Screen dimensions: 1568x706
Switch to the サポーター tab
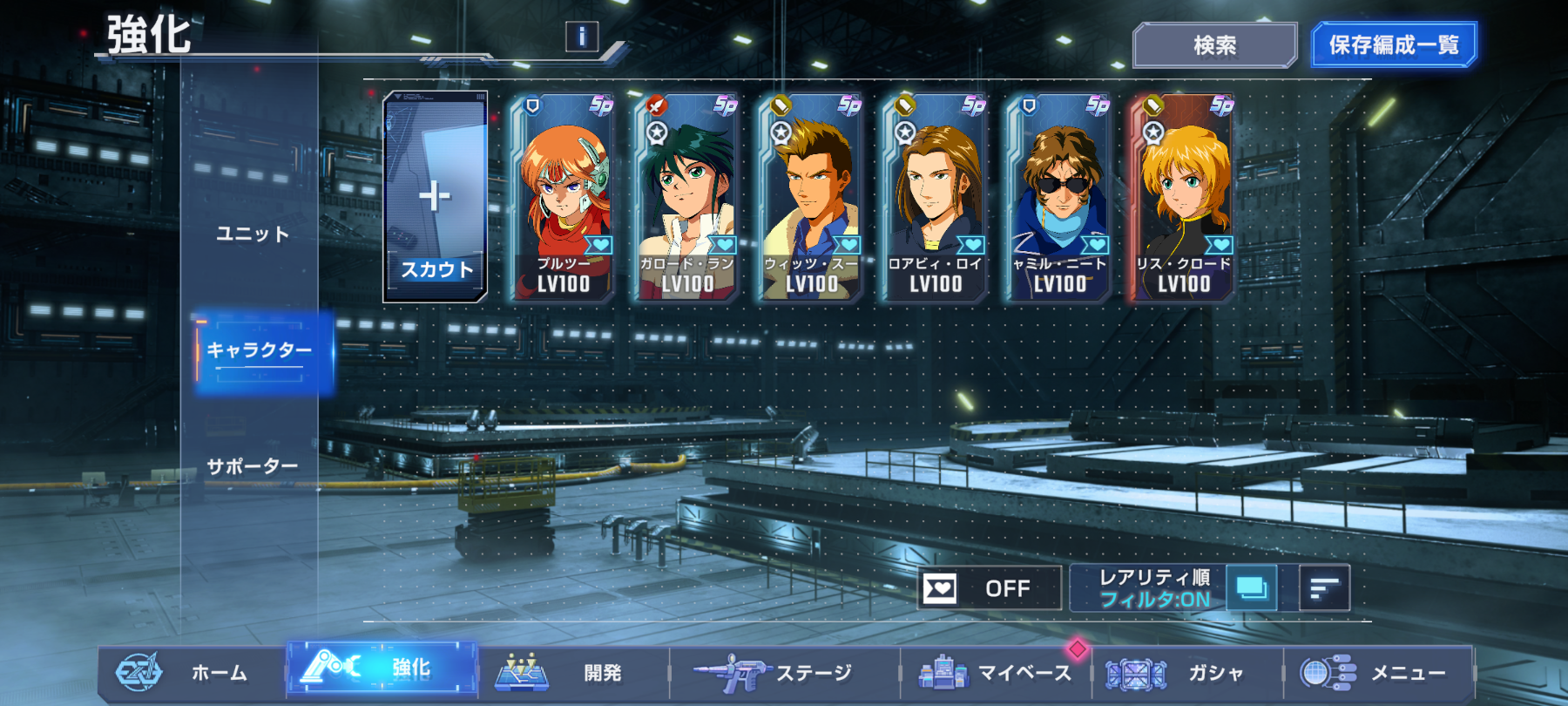click(253, 466)
